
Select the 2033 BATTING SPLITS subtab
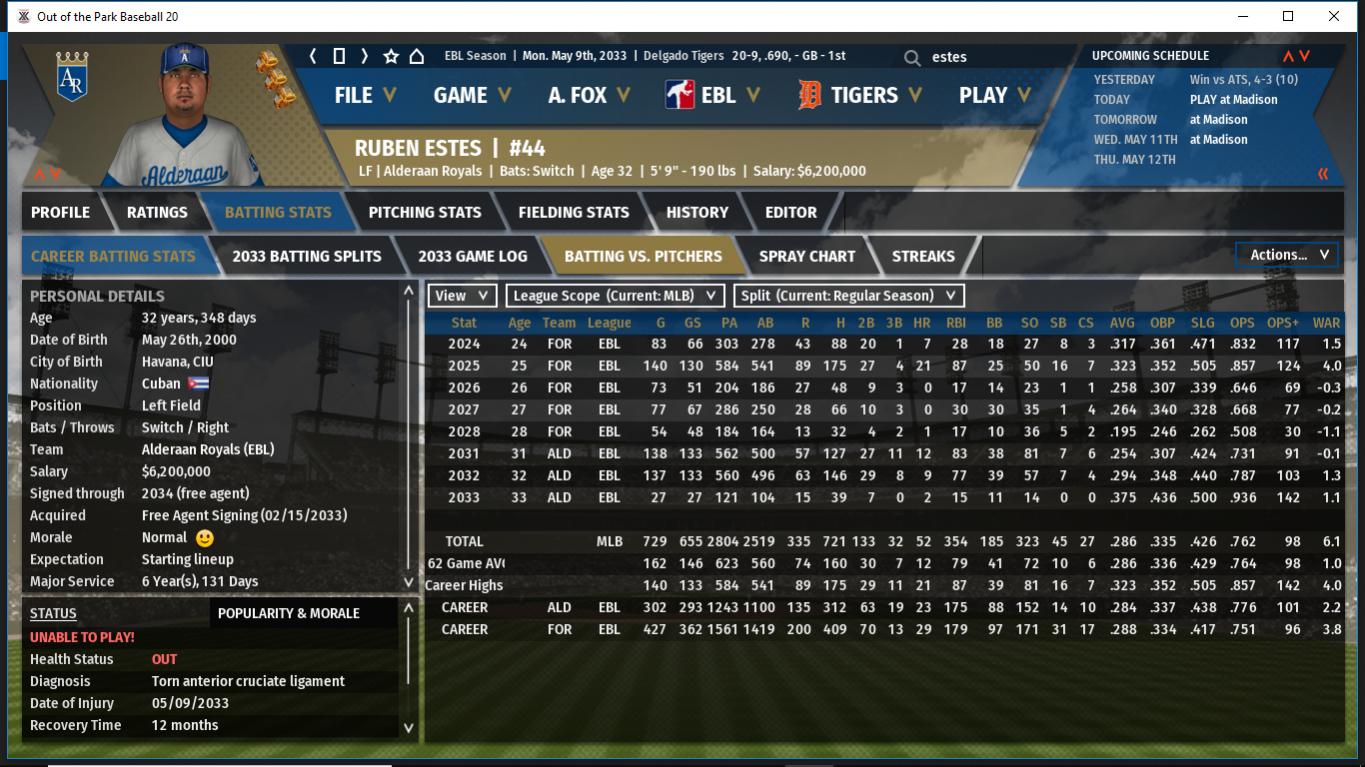click(x=306, y=256)
